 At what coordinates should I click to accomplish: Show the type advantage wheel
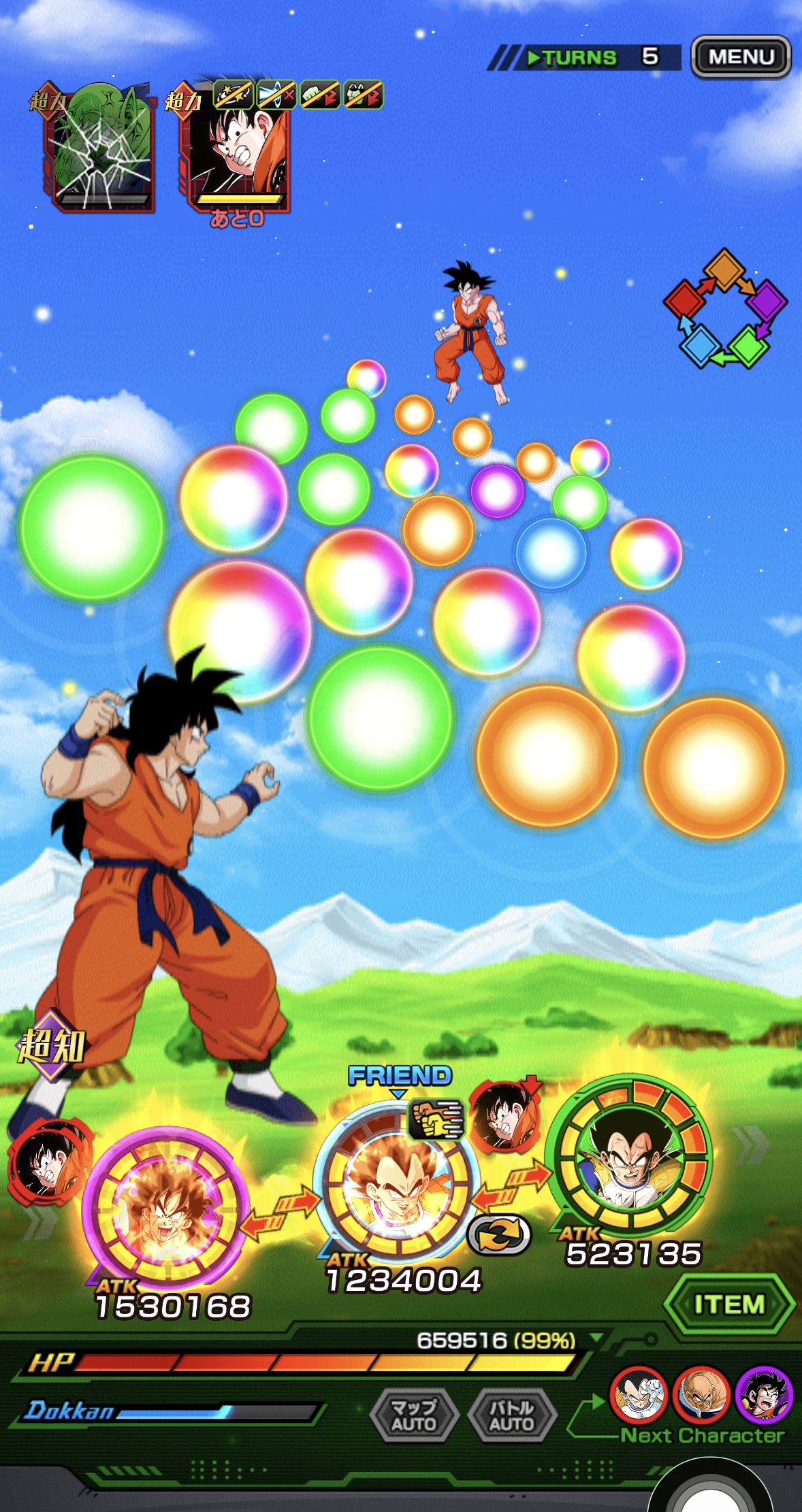[725, 308]
